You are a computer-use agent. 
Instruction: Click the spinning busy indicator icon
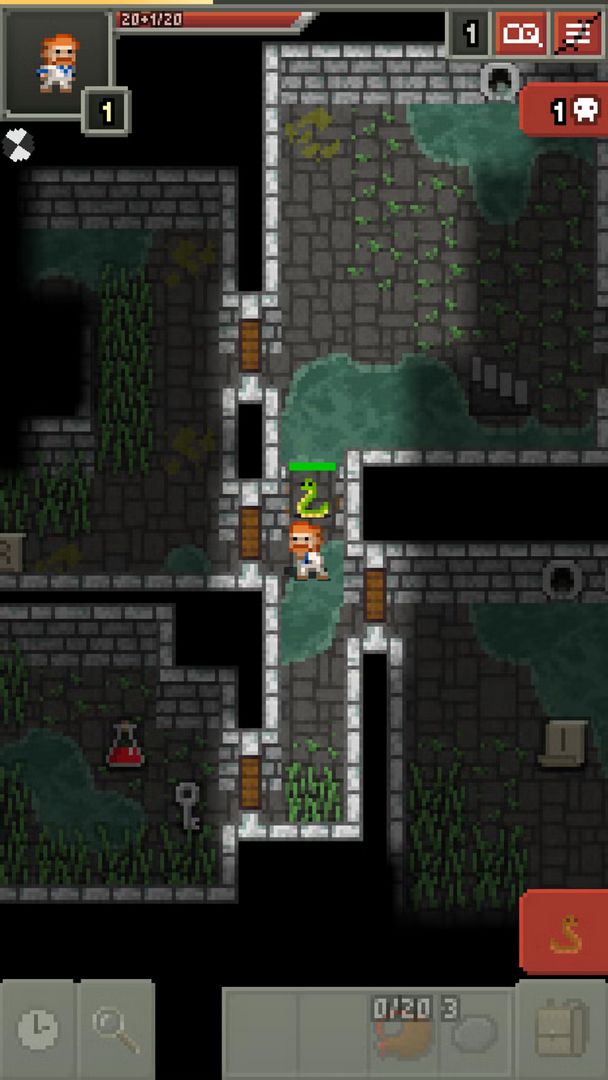point(17,144)
